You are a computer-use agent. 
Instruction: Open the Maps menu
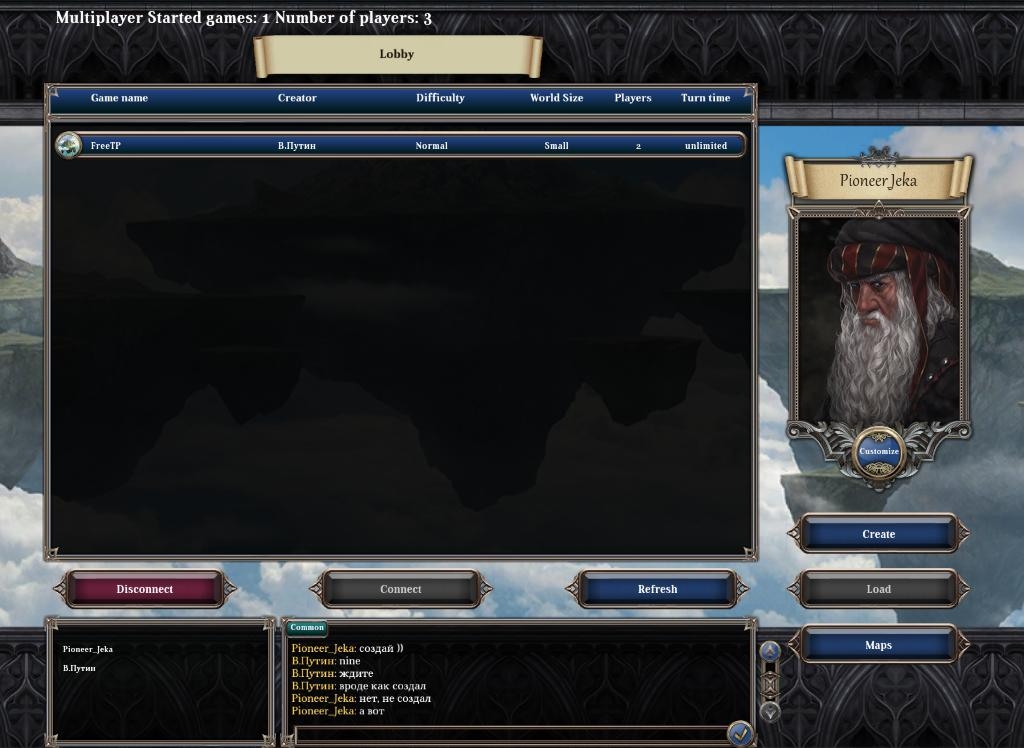878,645
